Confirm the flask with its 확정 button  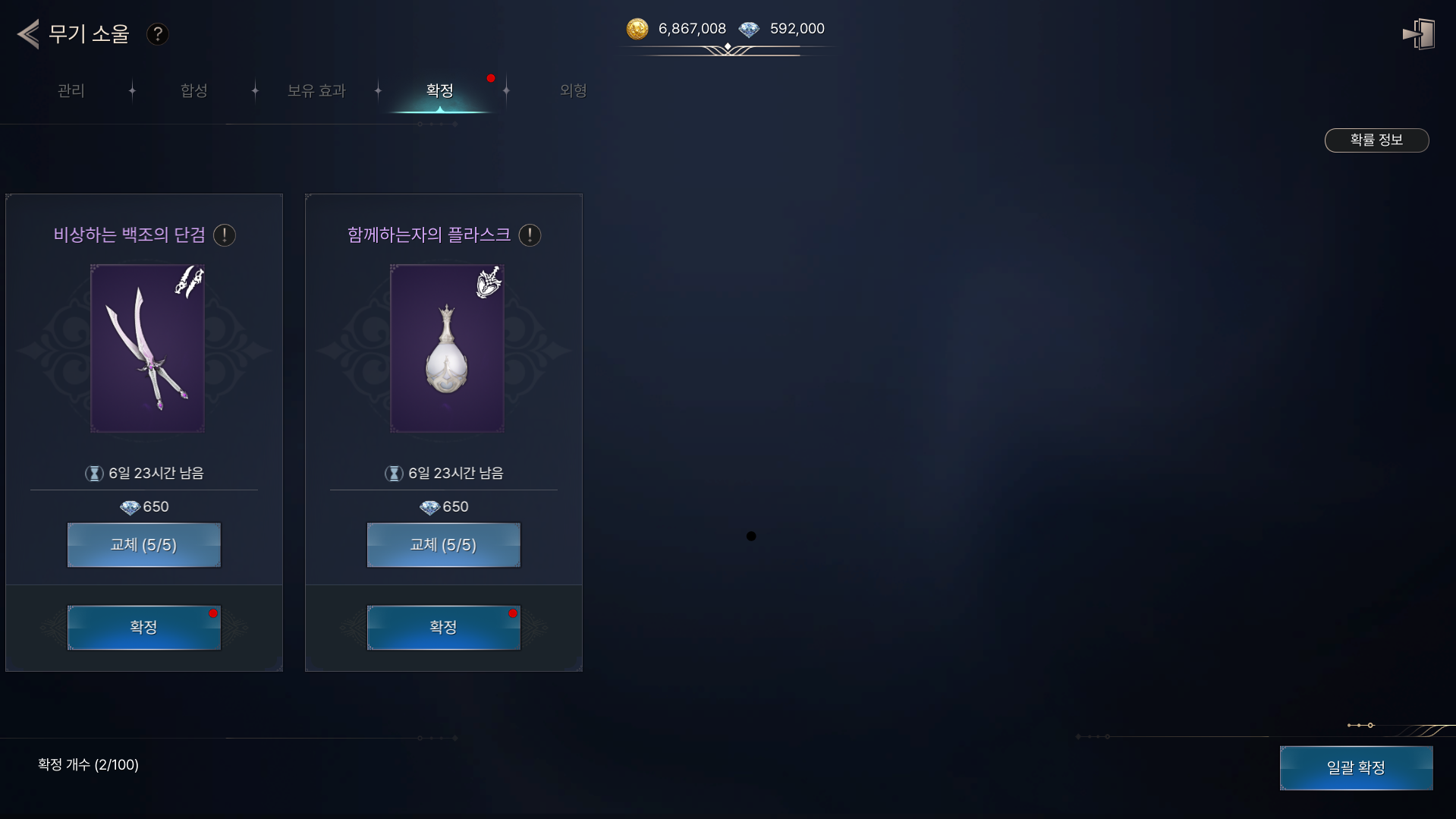pos(444,628)
